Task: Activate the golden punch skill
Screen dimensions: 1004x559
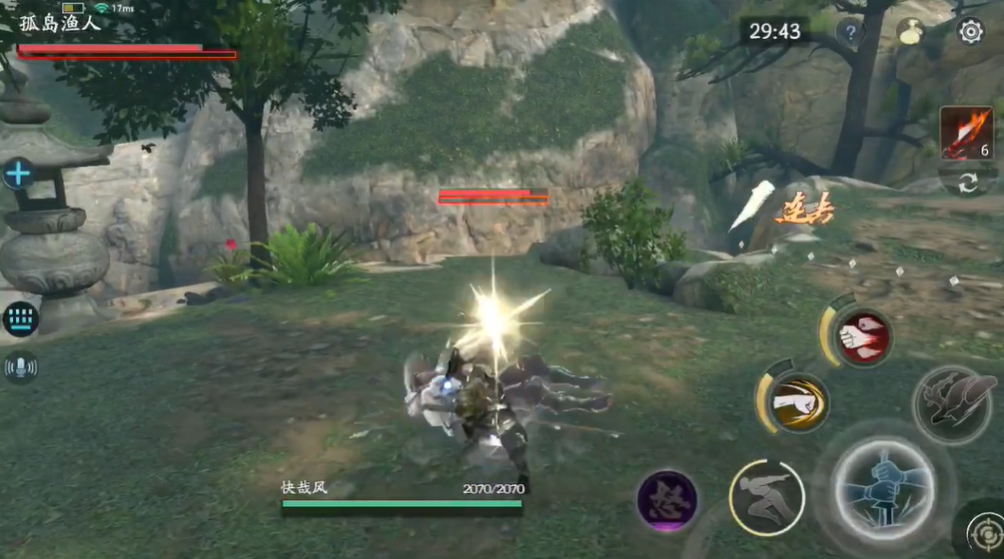Action: (x=797, y=402)
